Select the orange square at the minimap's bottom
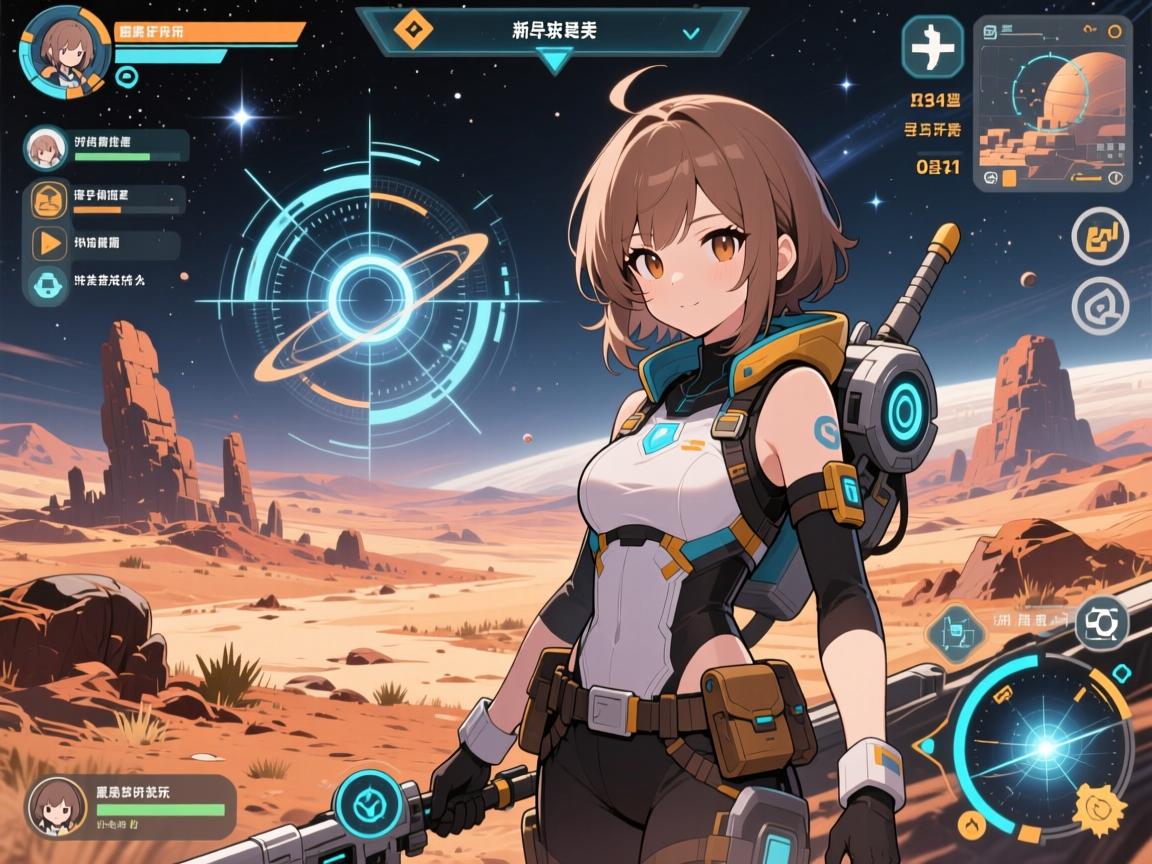The height and width of the screenshot is (864, 1152). click(1009, 178)
